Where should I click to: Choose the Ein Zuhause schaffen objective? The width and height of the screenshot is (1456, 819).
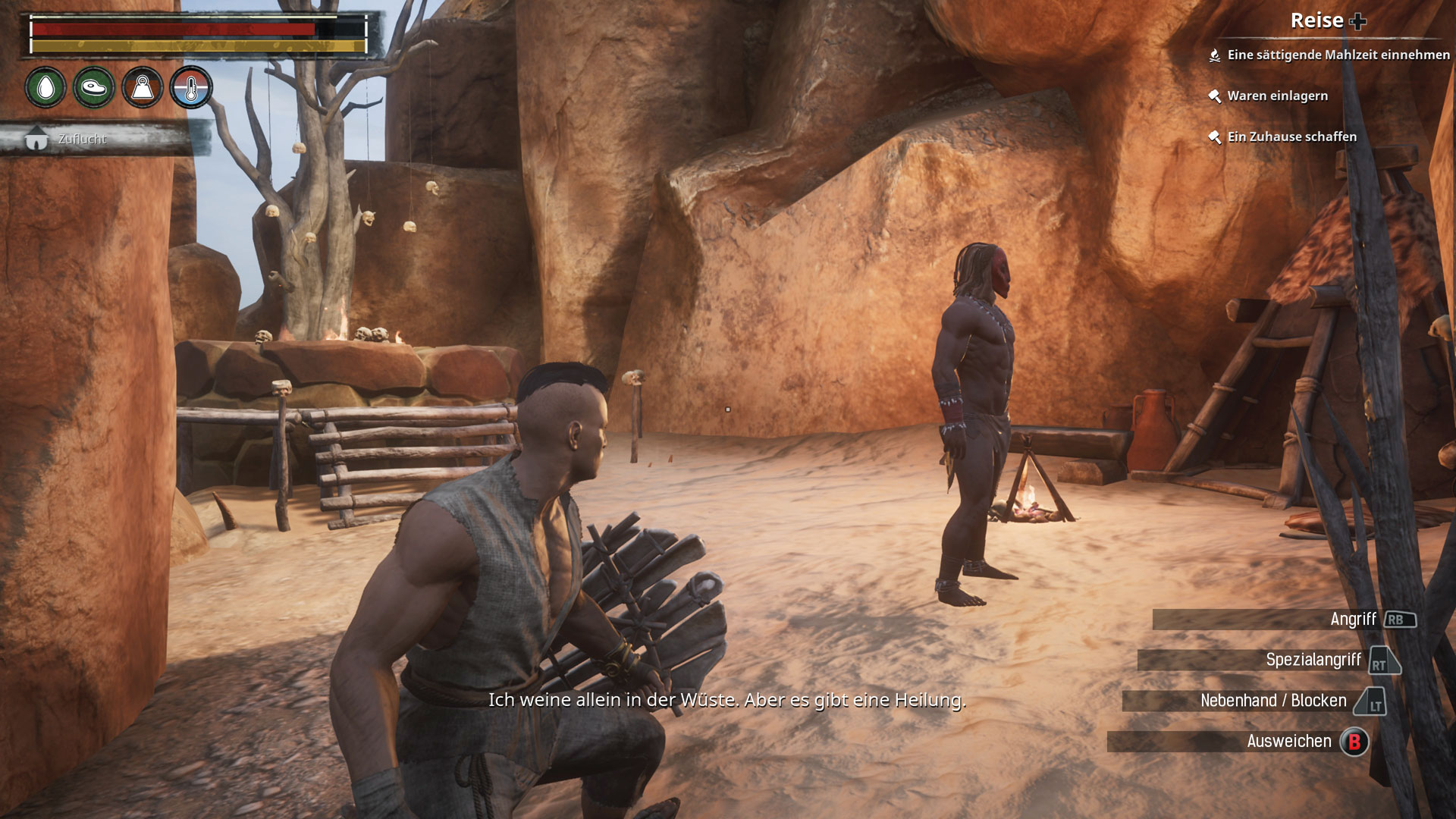pyautogui.click(x=1291, y=136)
